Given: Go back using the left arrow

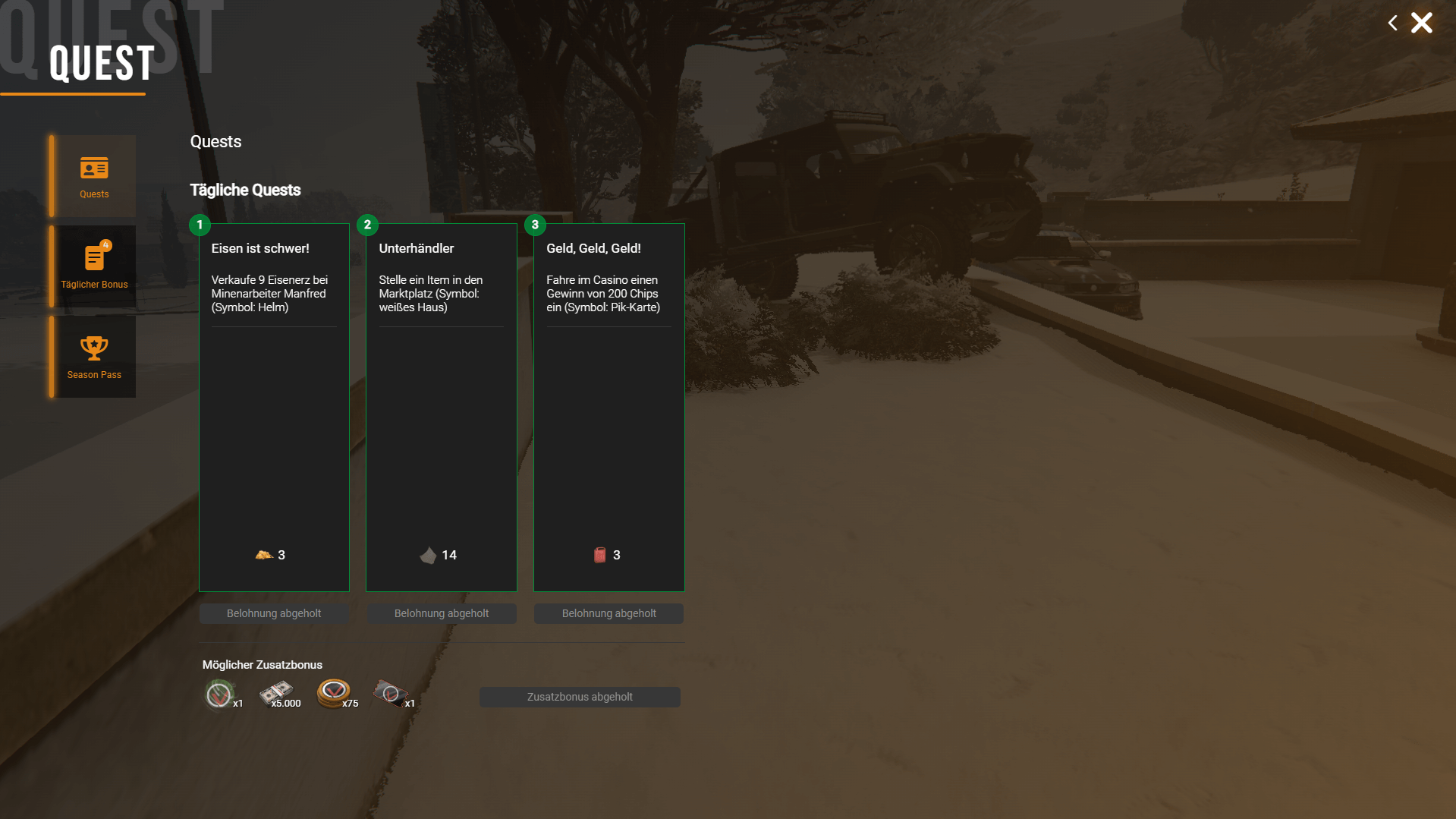Looking at the screenshot, I should (1392, 23).
